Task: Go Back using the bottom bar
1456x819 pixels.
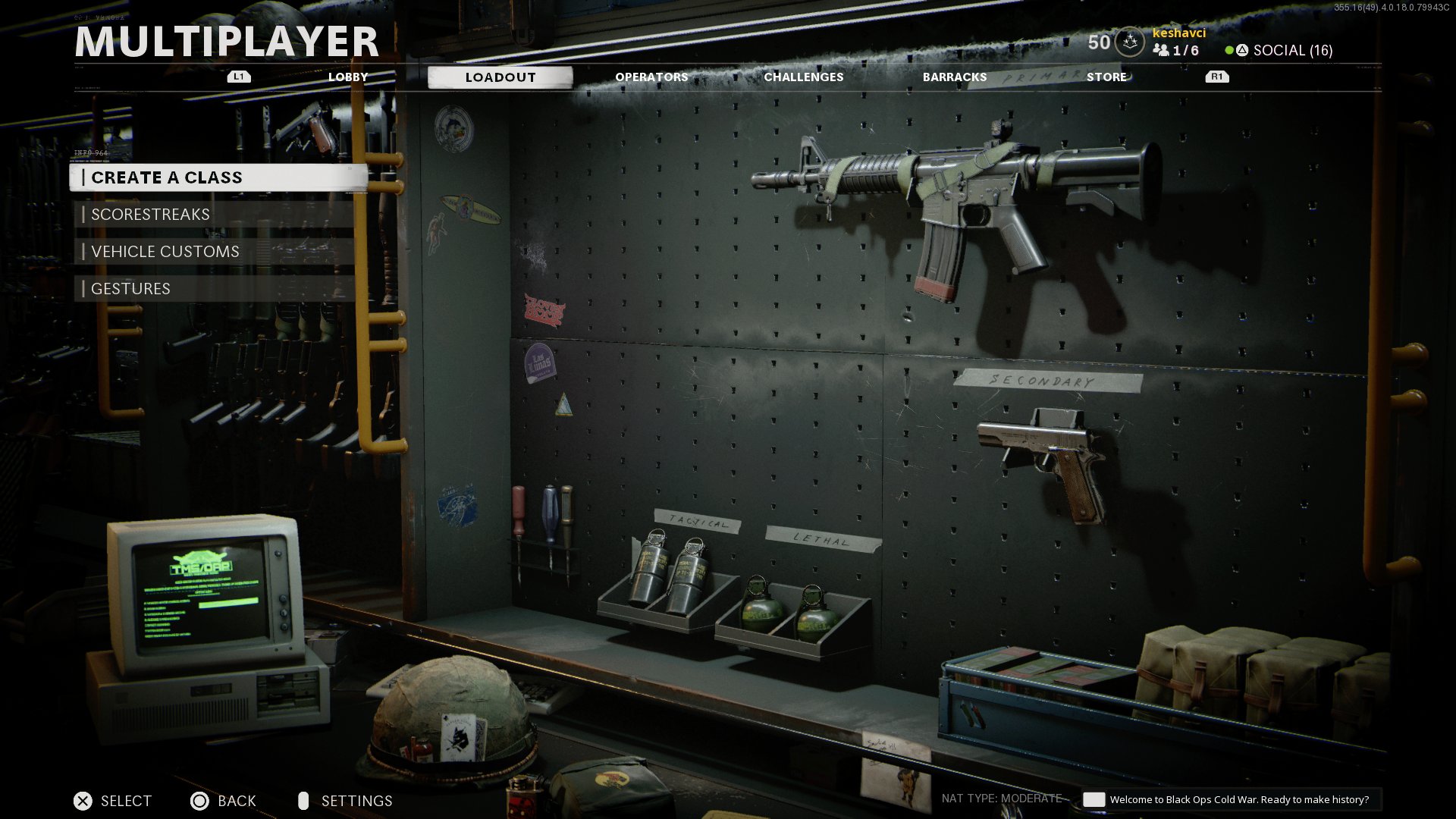Action: 235,801
